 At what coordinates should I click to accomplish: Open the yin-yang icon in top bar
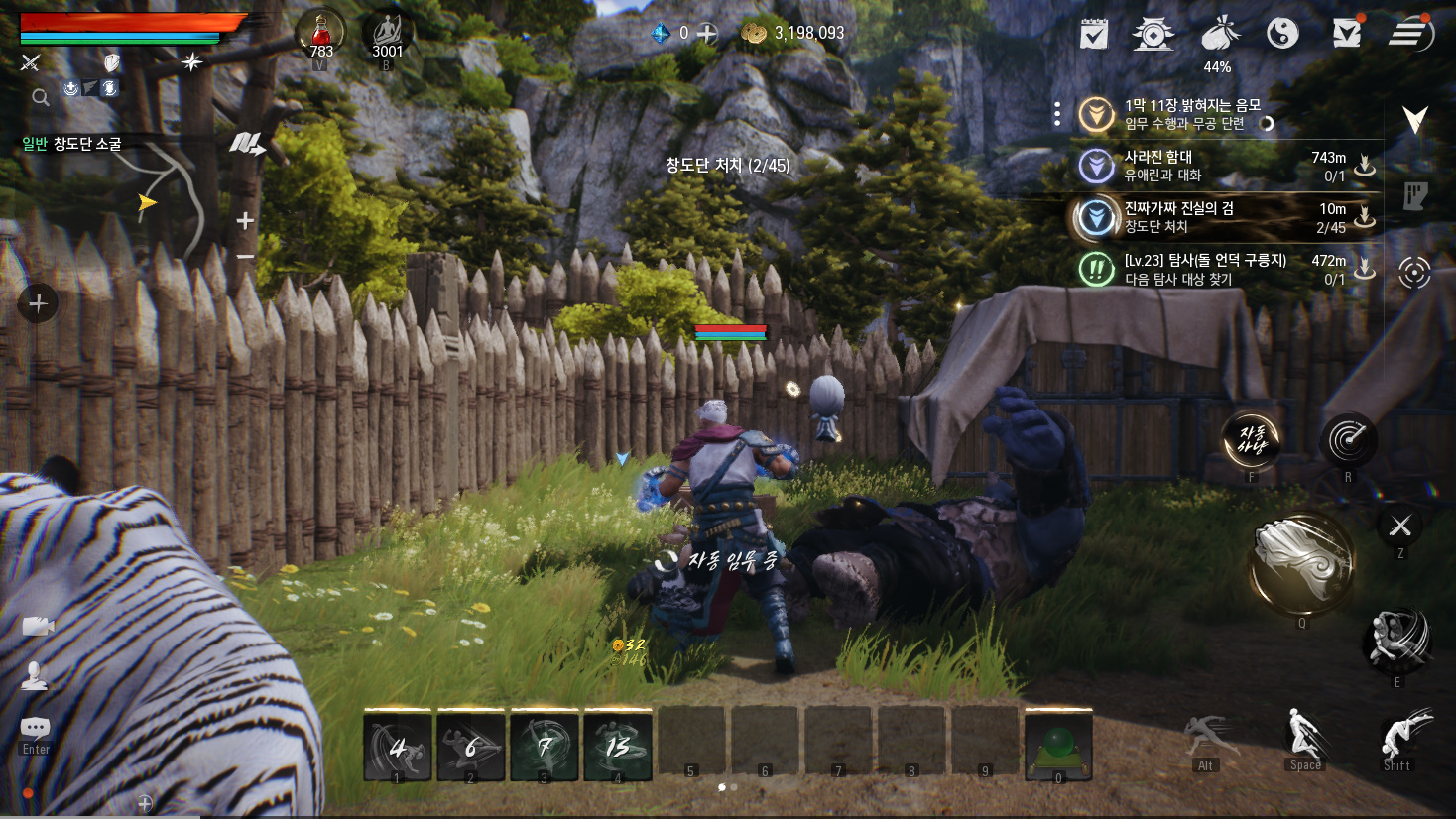1282,34
